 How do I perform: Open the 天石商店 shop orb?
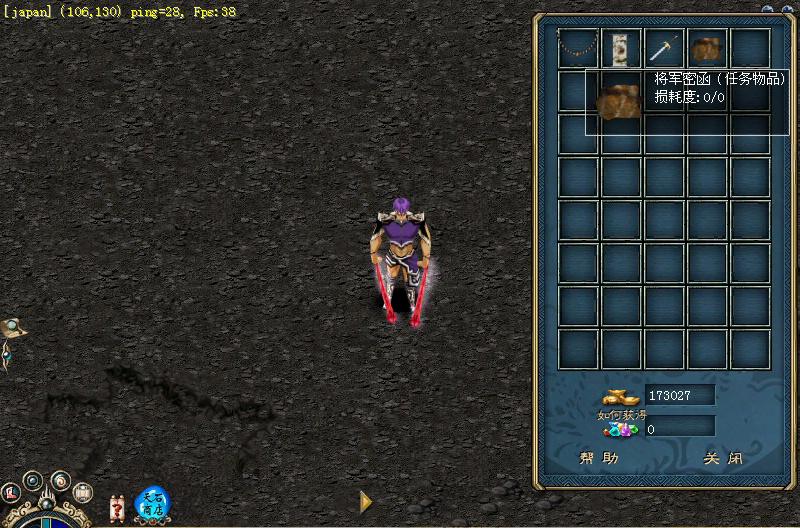point(152,503)
